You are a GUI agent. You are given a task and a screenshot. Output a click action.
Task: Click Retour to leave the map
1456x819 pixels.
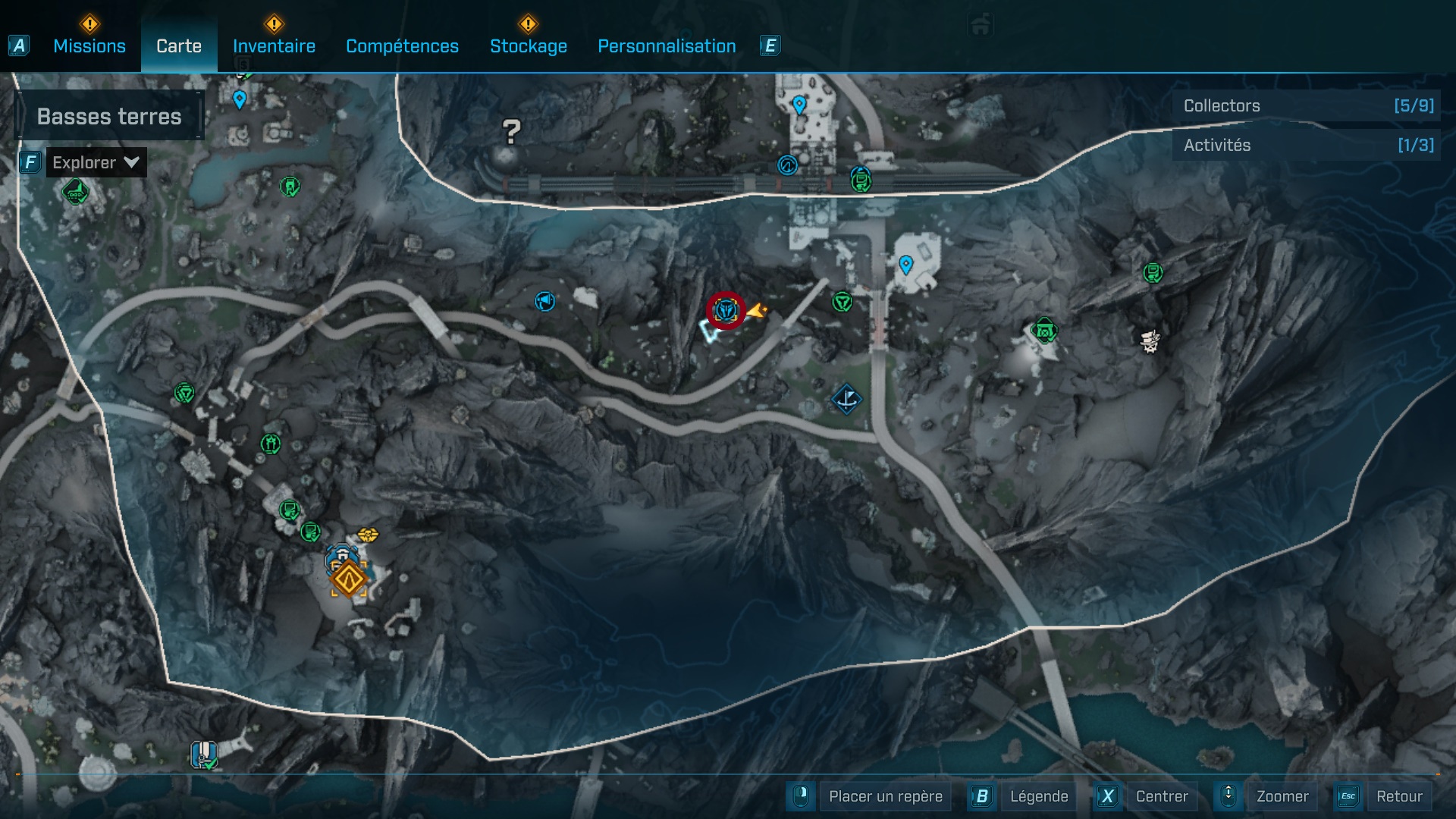[x=1398, y=796]
